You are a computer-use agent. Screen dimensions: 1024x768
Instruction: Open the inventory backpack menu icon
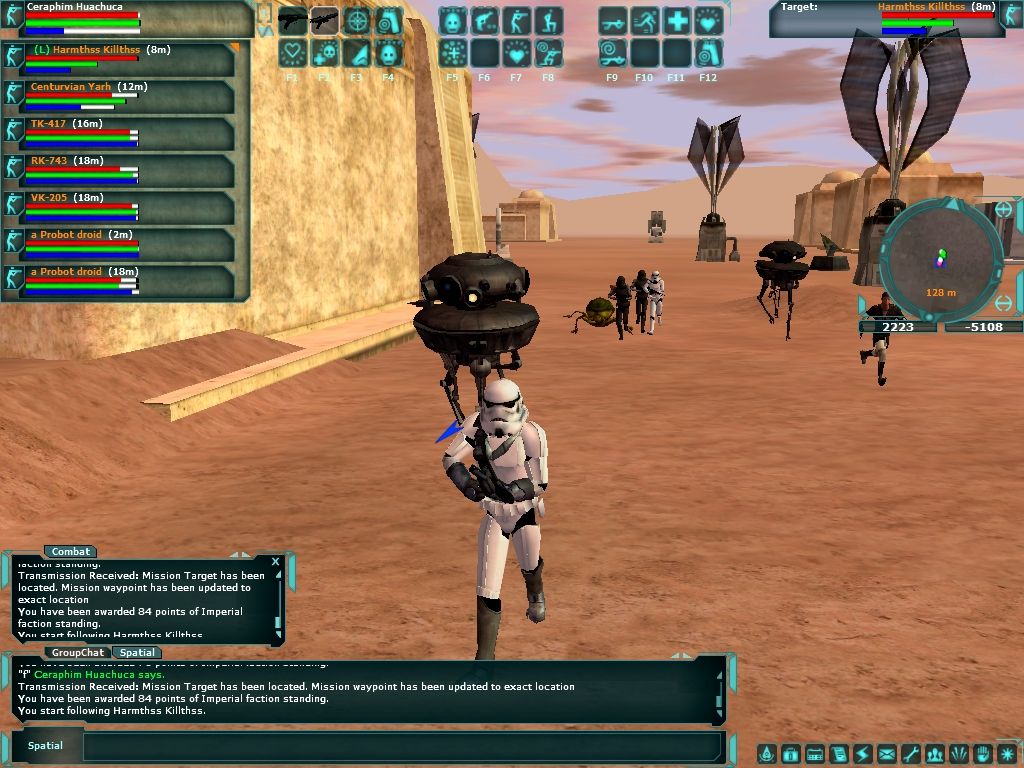[x=790, y=754]
